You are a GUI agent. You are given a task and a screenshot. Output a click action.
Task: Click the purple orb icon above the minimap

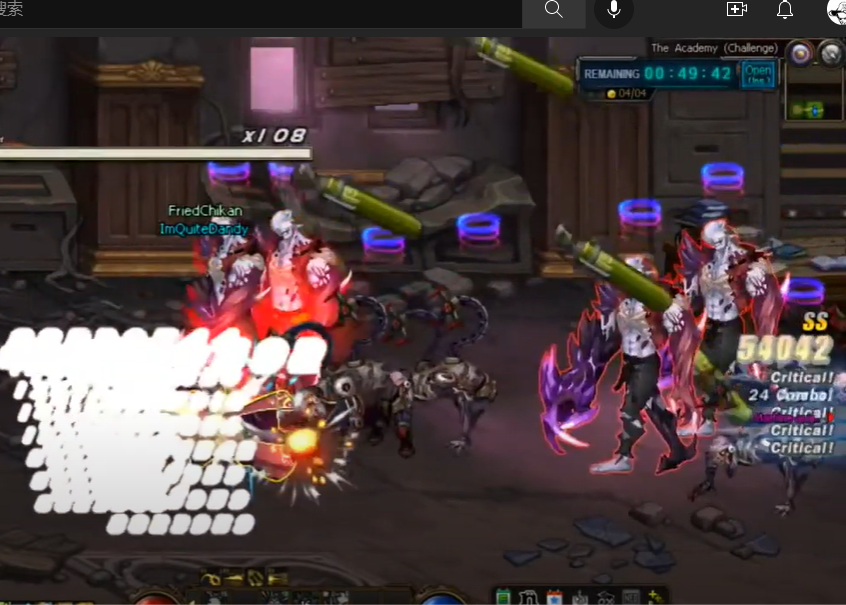(799, 53)
